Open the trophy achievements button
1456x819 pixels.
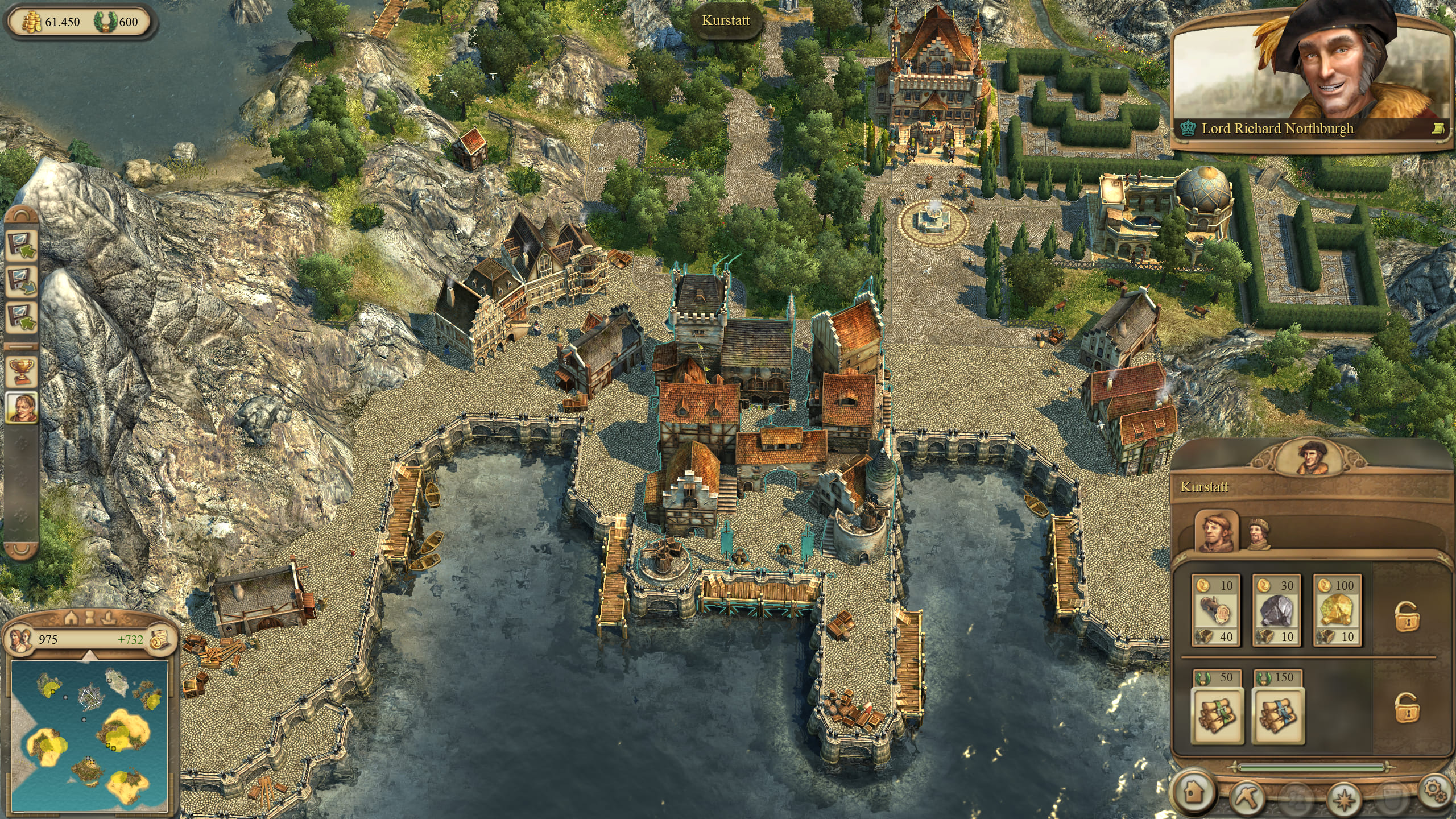22,371
